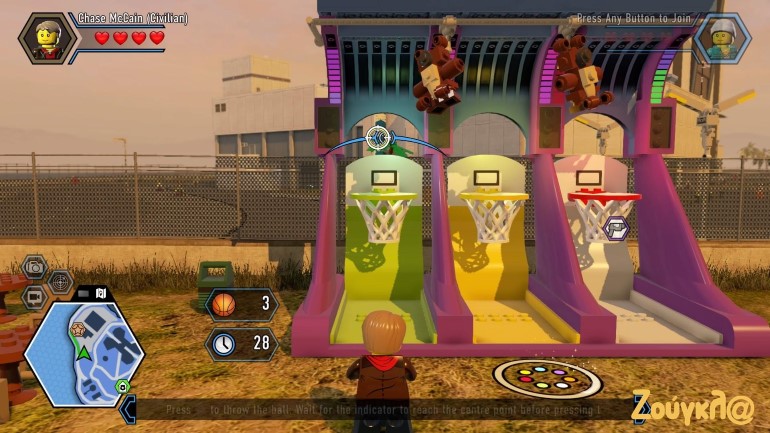
Task: Select the scanner crosshair icon
Action: click(x=61, y=282)
